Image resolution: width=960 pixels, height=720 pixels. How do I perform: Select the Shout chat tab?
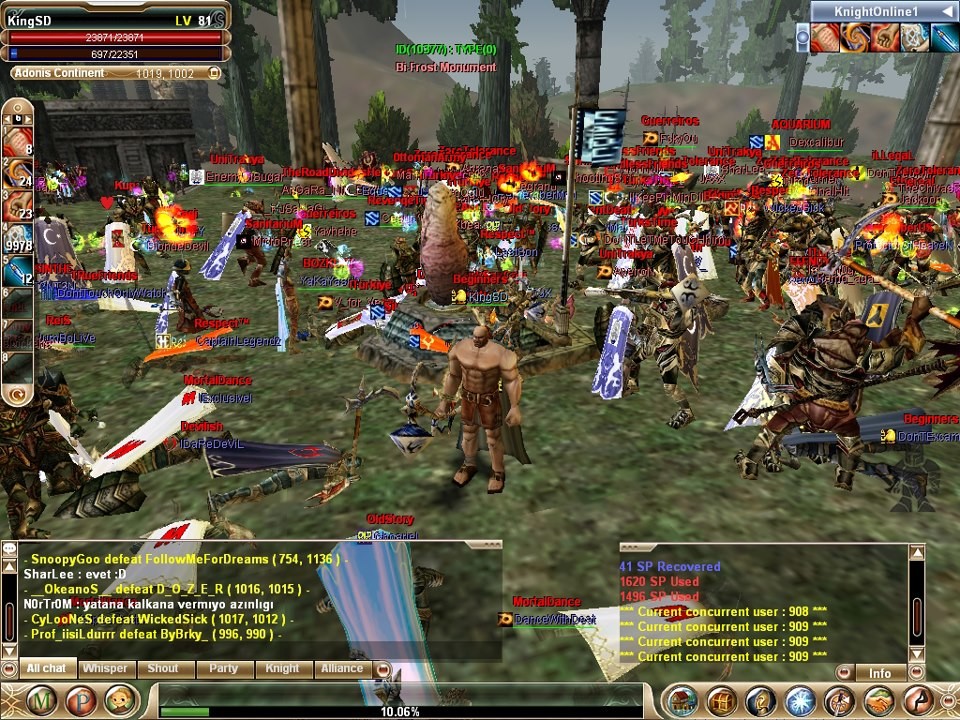tap(163, 668)
